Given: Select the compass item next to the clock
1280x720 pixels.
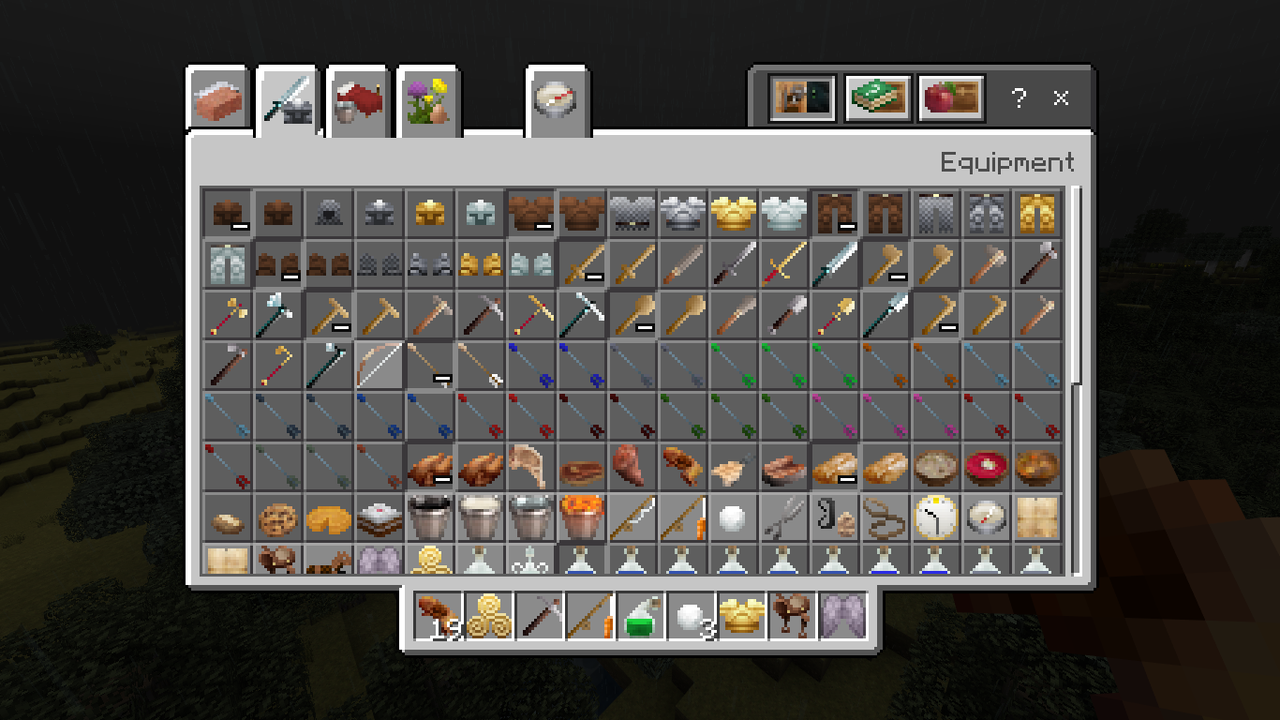Looking at the screenshot, I should [988, 517].
